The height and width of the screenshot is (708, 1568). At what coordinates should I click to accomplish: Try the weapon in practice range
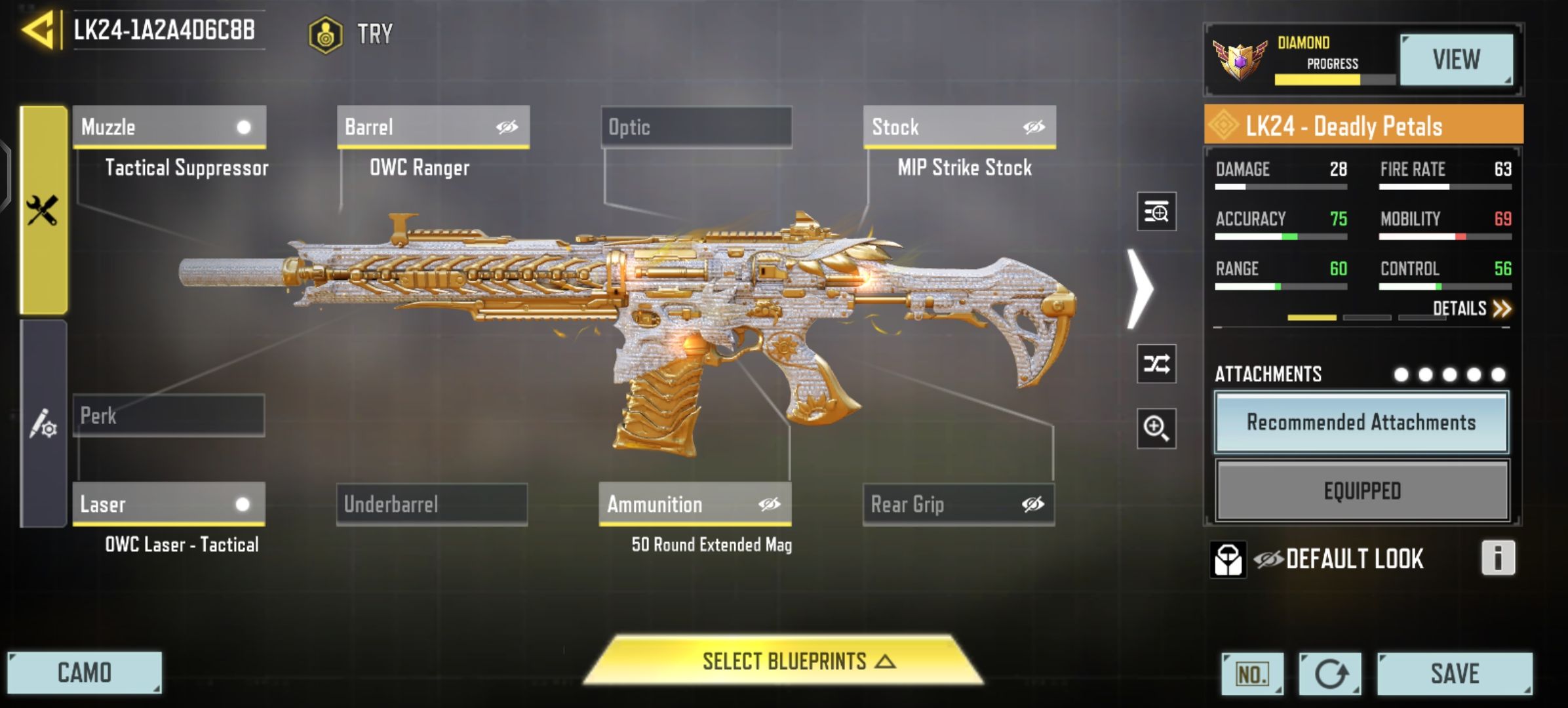(x=353, y=33)
